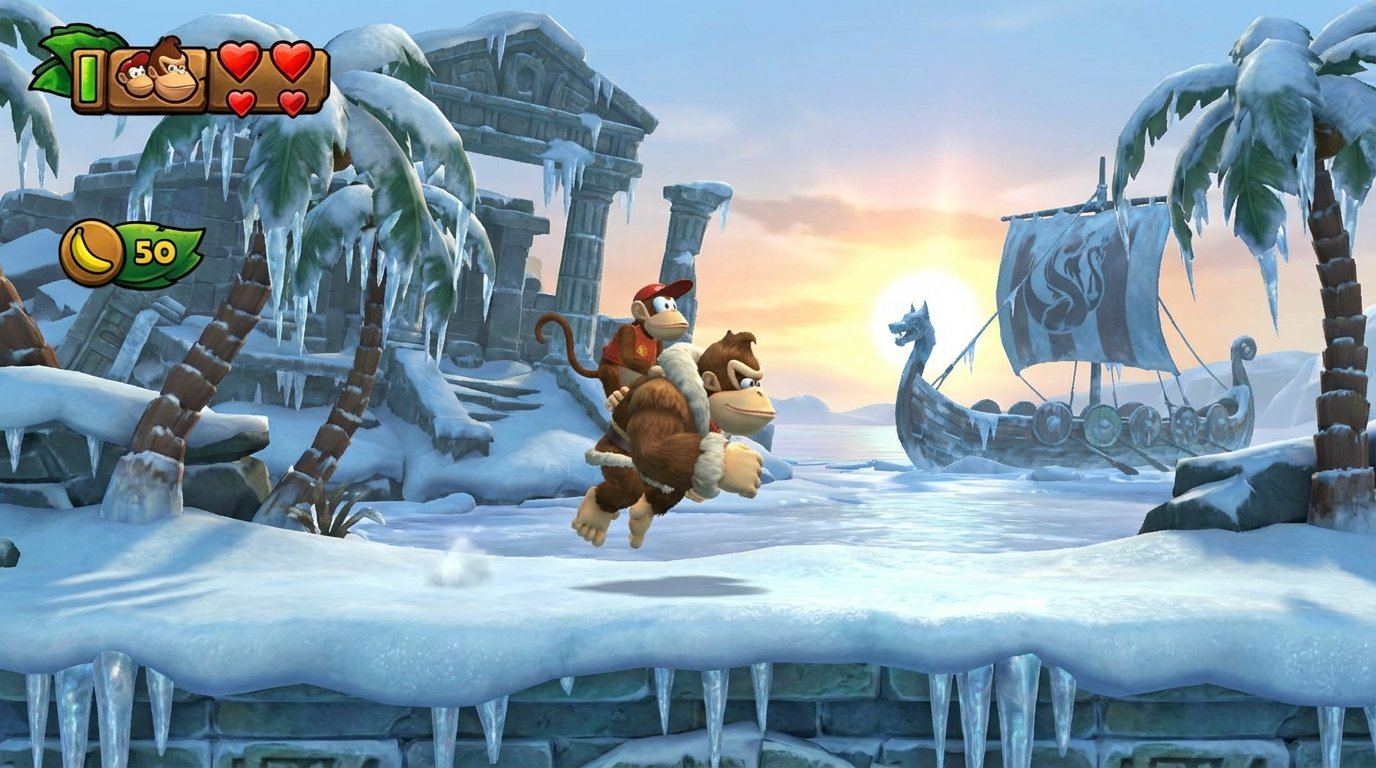This screenshot has width=1376, height=768.
Task: Click the Viking ship's dragon figurehead
Action: coord(912,325)
